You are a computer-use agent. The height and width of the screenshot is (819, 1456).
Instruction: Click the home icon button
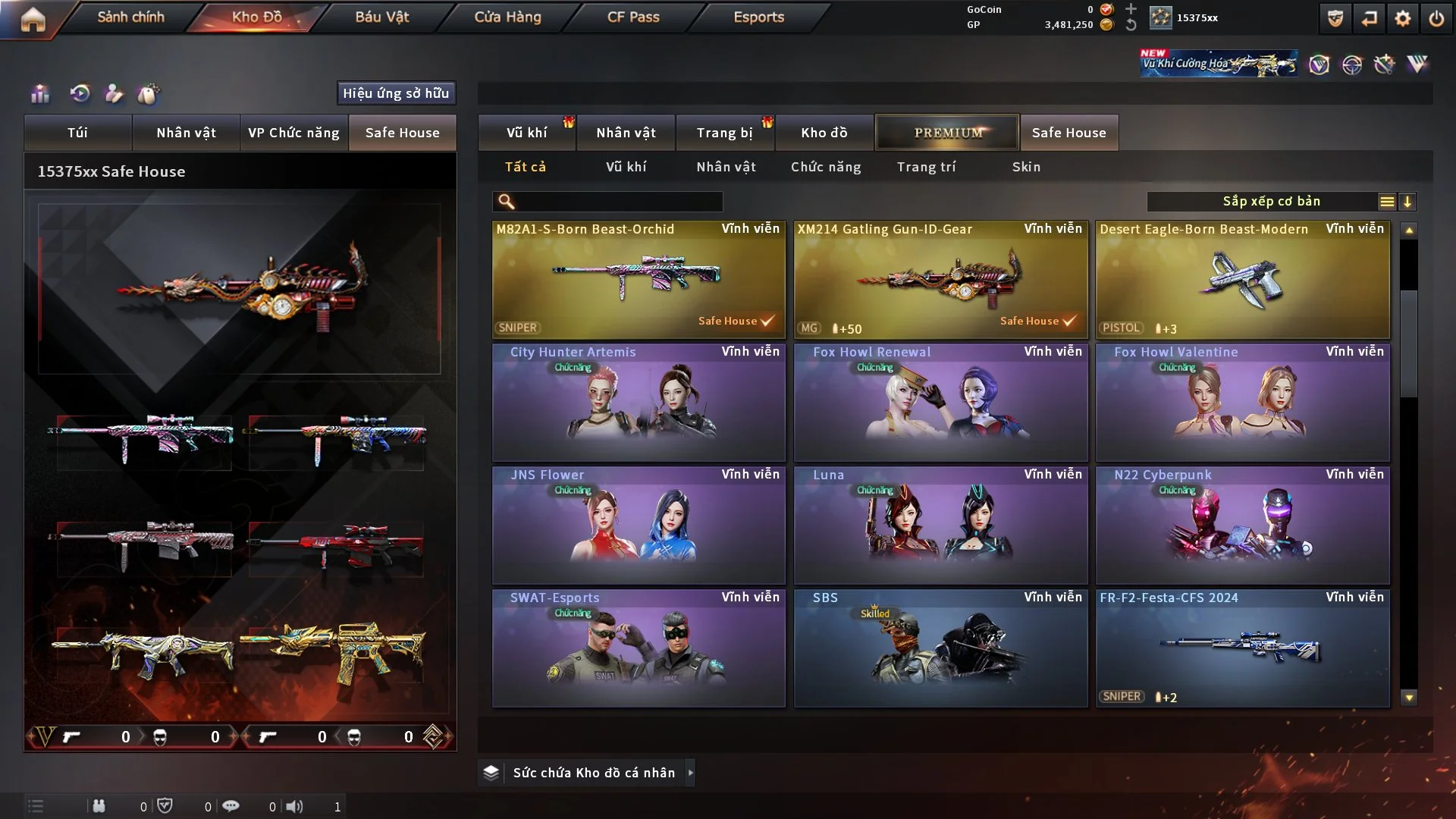[33, 18]
